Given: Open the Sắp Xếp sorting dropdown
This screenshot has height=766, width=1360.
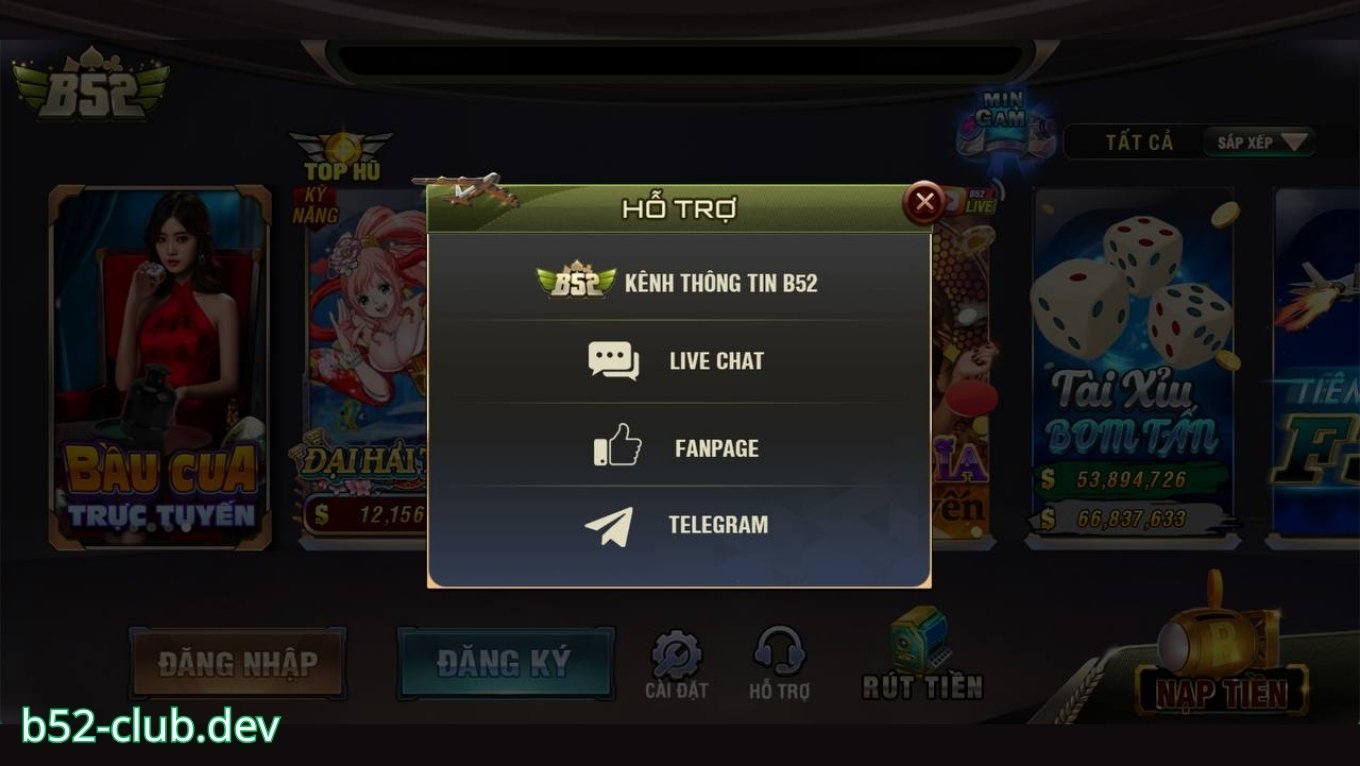Looking at the screenshot, I should pyautogui.click(x=1258, y=143).
